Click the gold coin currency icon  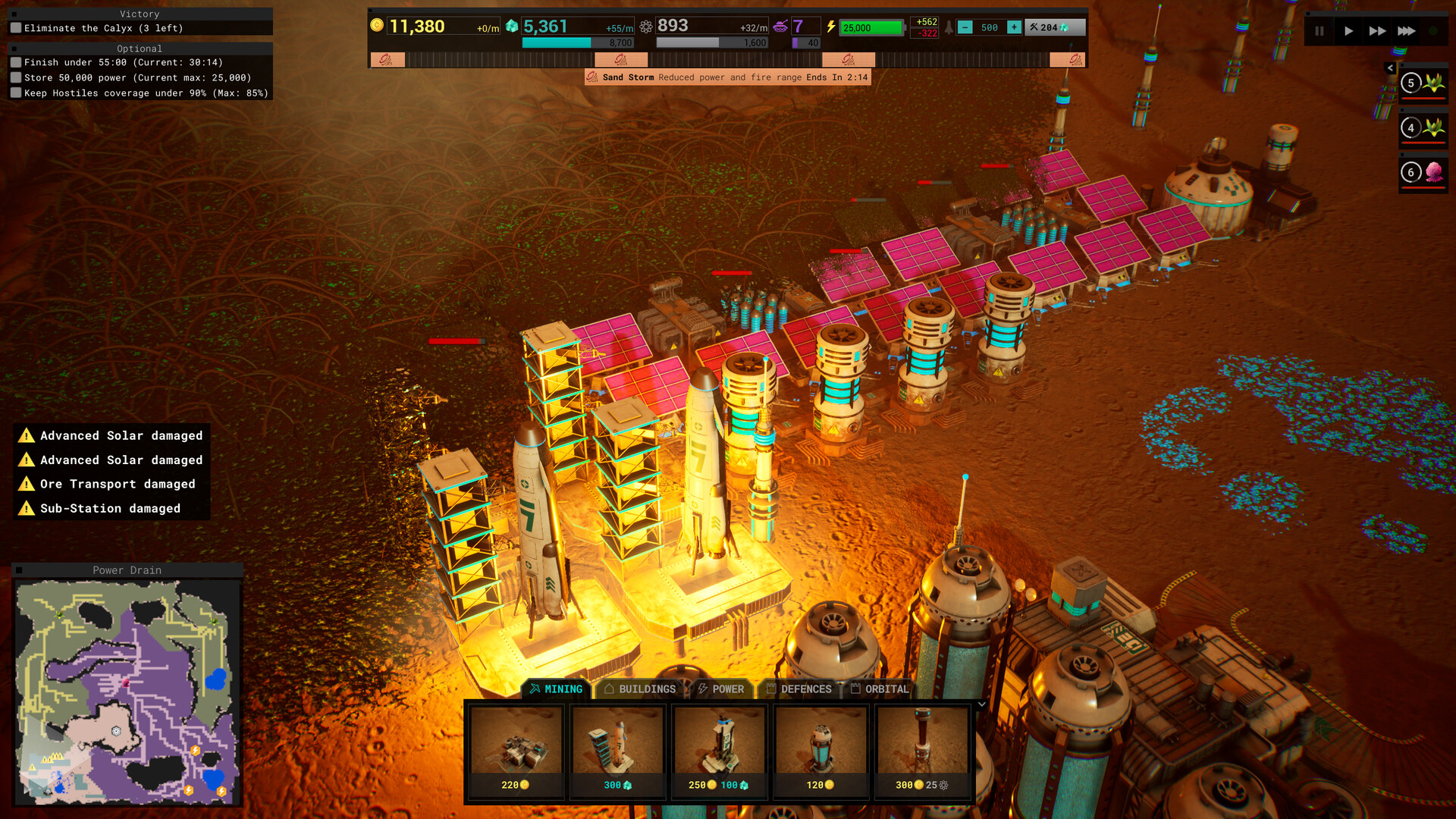pos(377,27)
